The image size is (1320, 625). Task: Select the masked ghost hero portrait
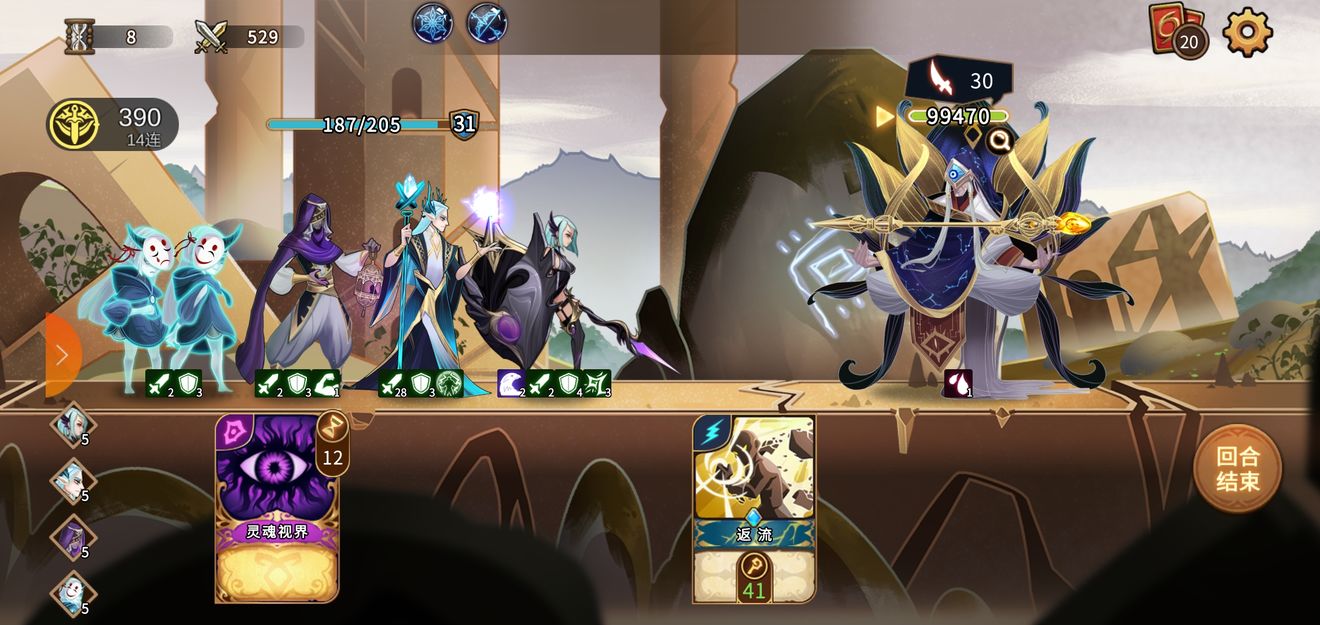tap(73, 593)
